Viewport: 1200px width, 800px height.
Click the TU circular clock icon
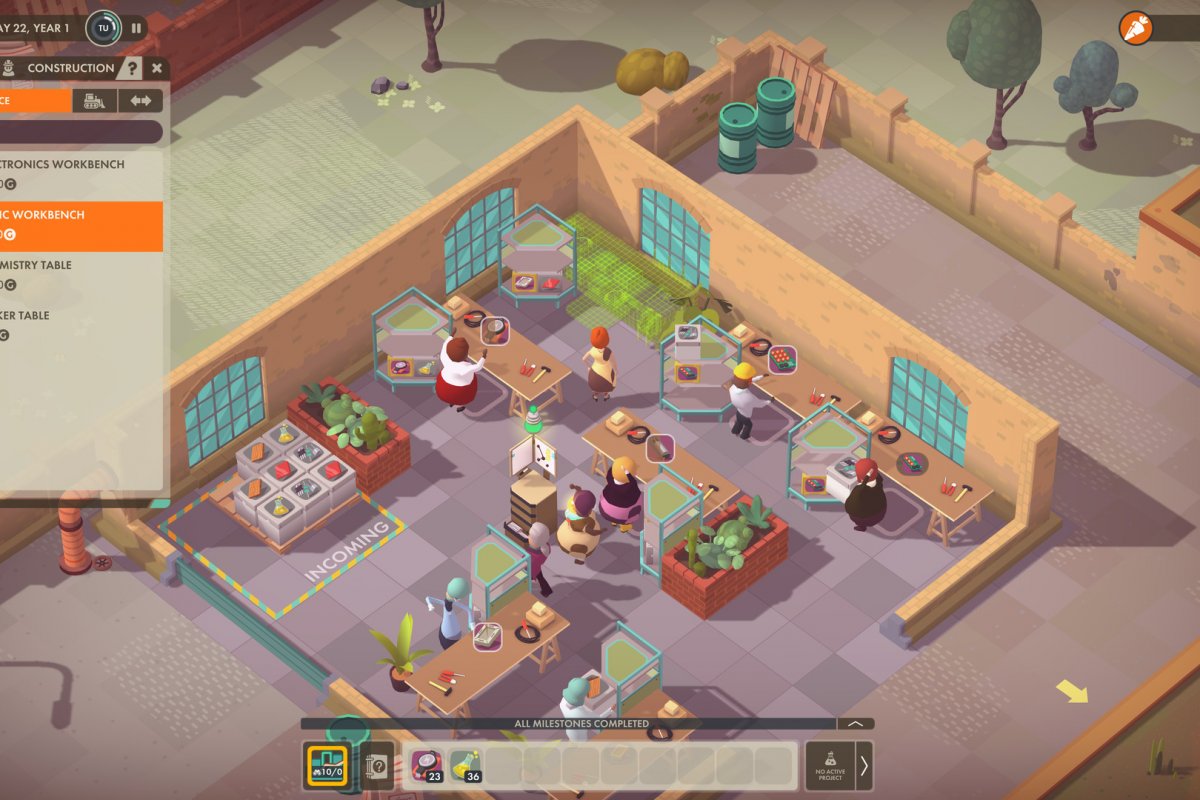click(103, 28)
